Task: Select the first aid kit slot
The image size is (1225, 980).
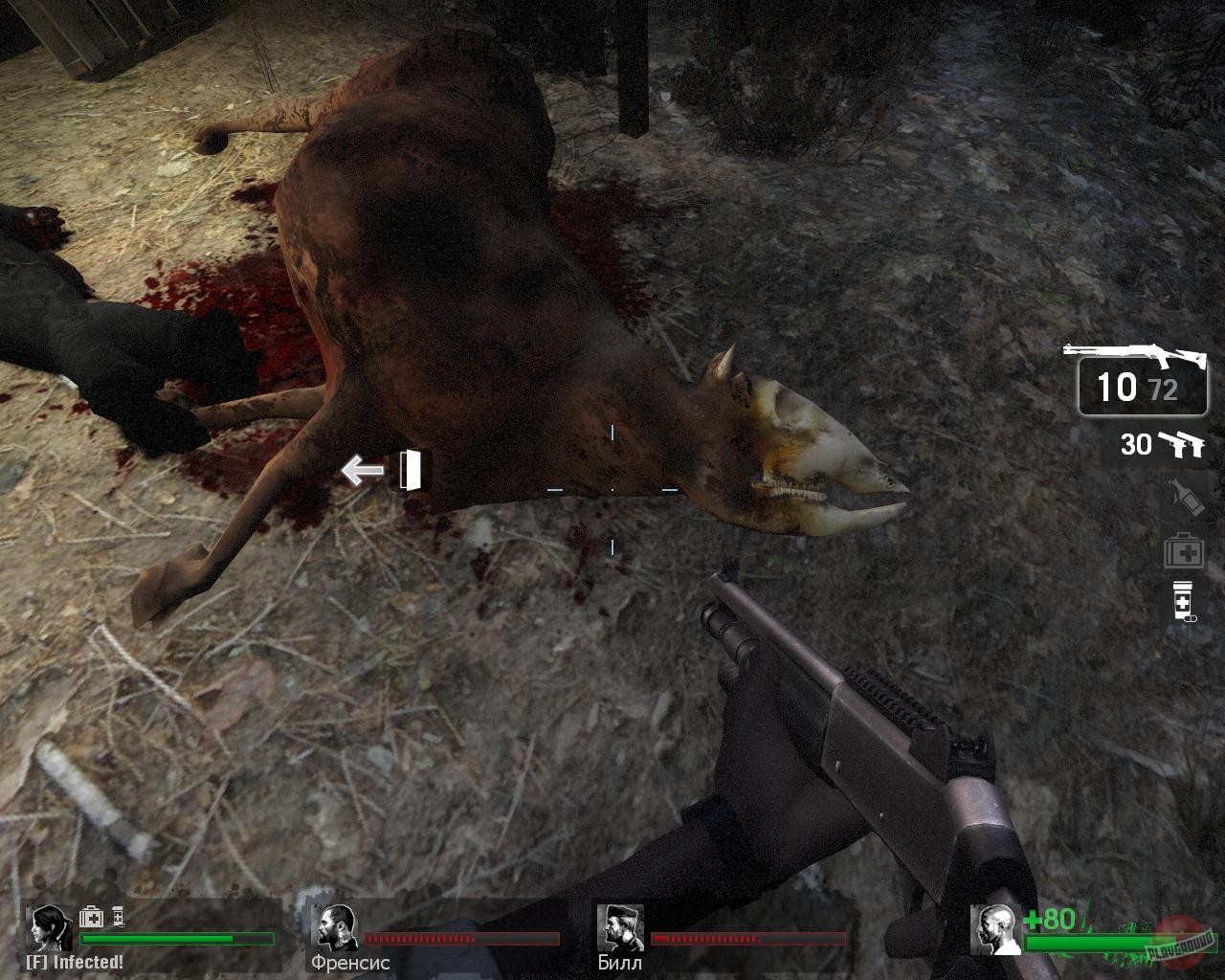Action: coord(1184,551)
